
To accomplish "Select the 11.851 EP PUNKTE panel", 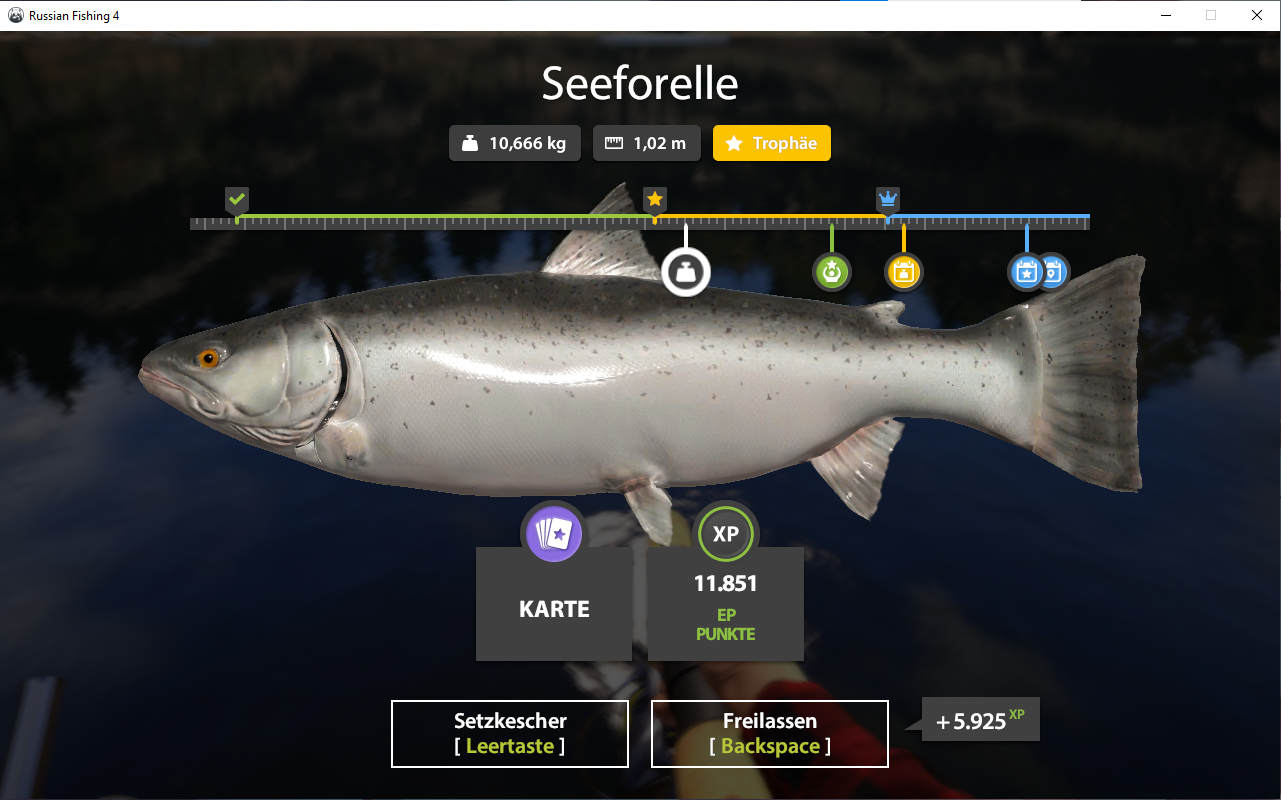I will [725, 604].
